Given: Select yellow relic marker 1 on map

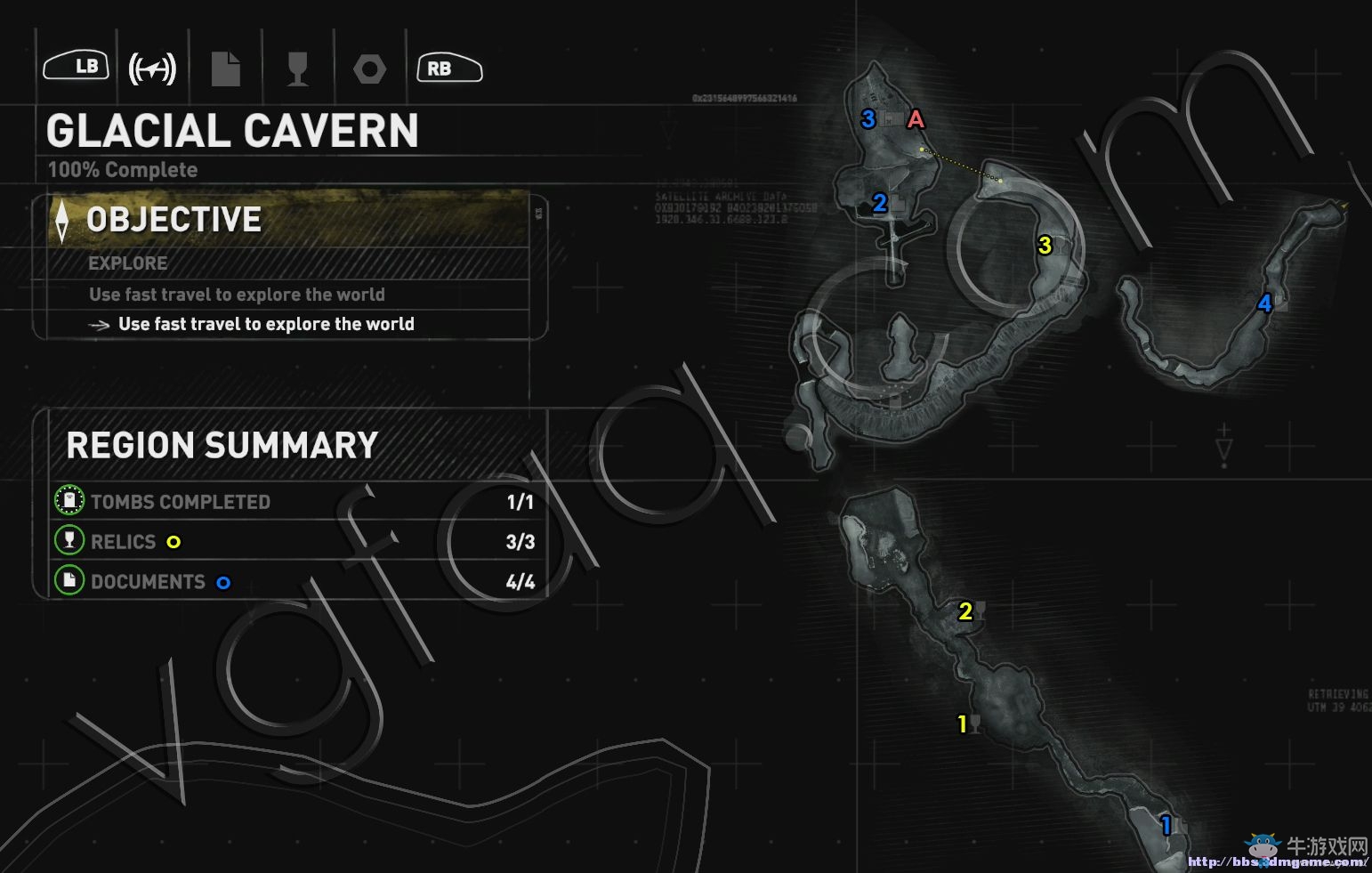Looking at the screenshot, I should (962, 724).
